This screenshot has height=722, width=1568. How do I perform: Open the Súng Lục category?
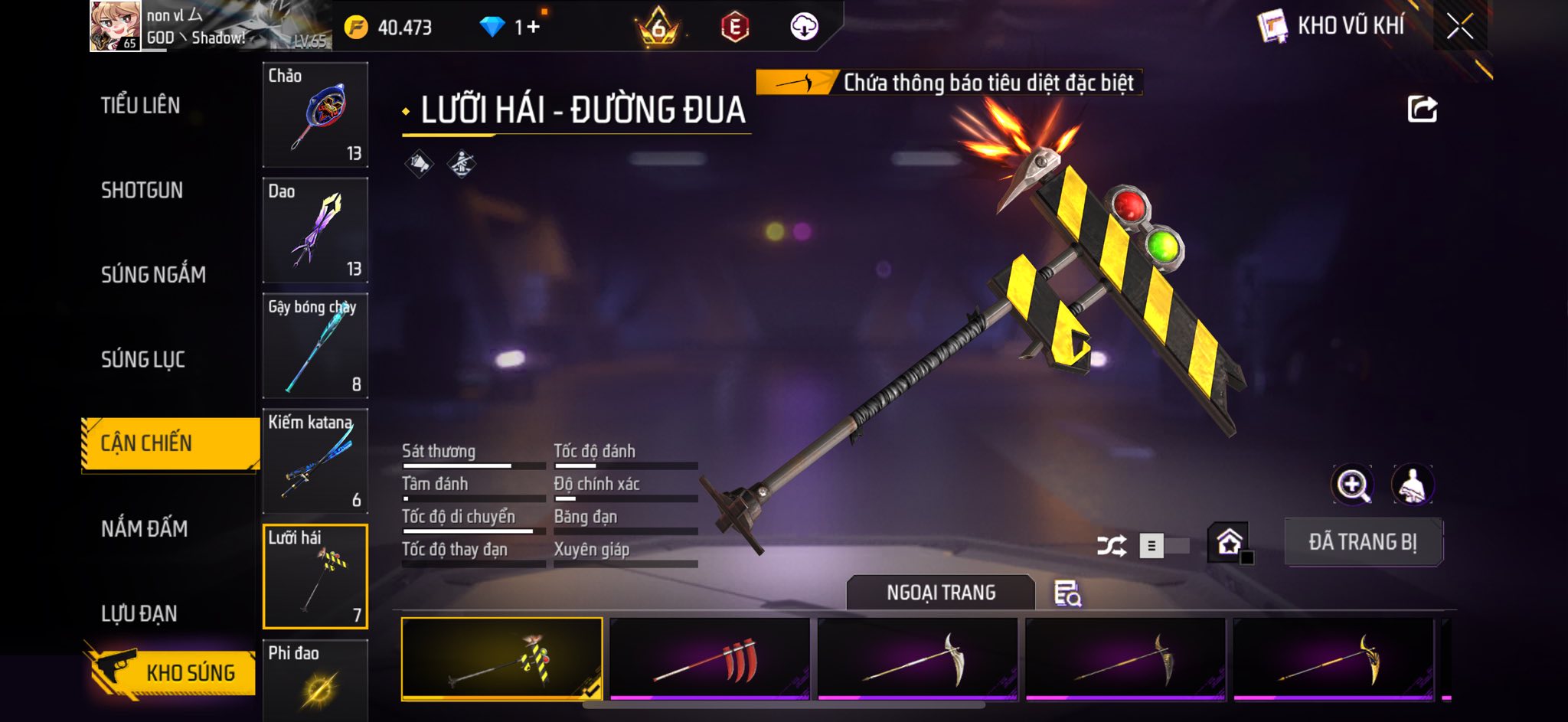(143, 359)
